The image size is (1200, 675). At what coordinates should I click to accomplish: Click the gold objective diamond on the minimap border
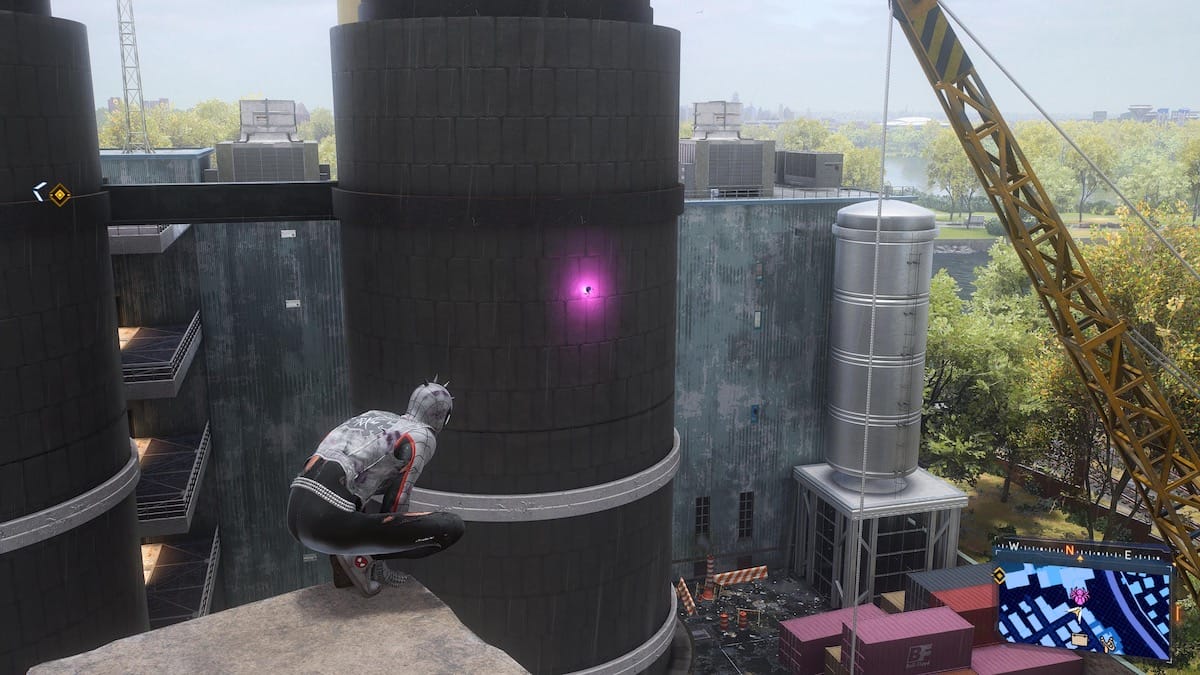(x=998, y=575)
